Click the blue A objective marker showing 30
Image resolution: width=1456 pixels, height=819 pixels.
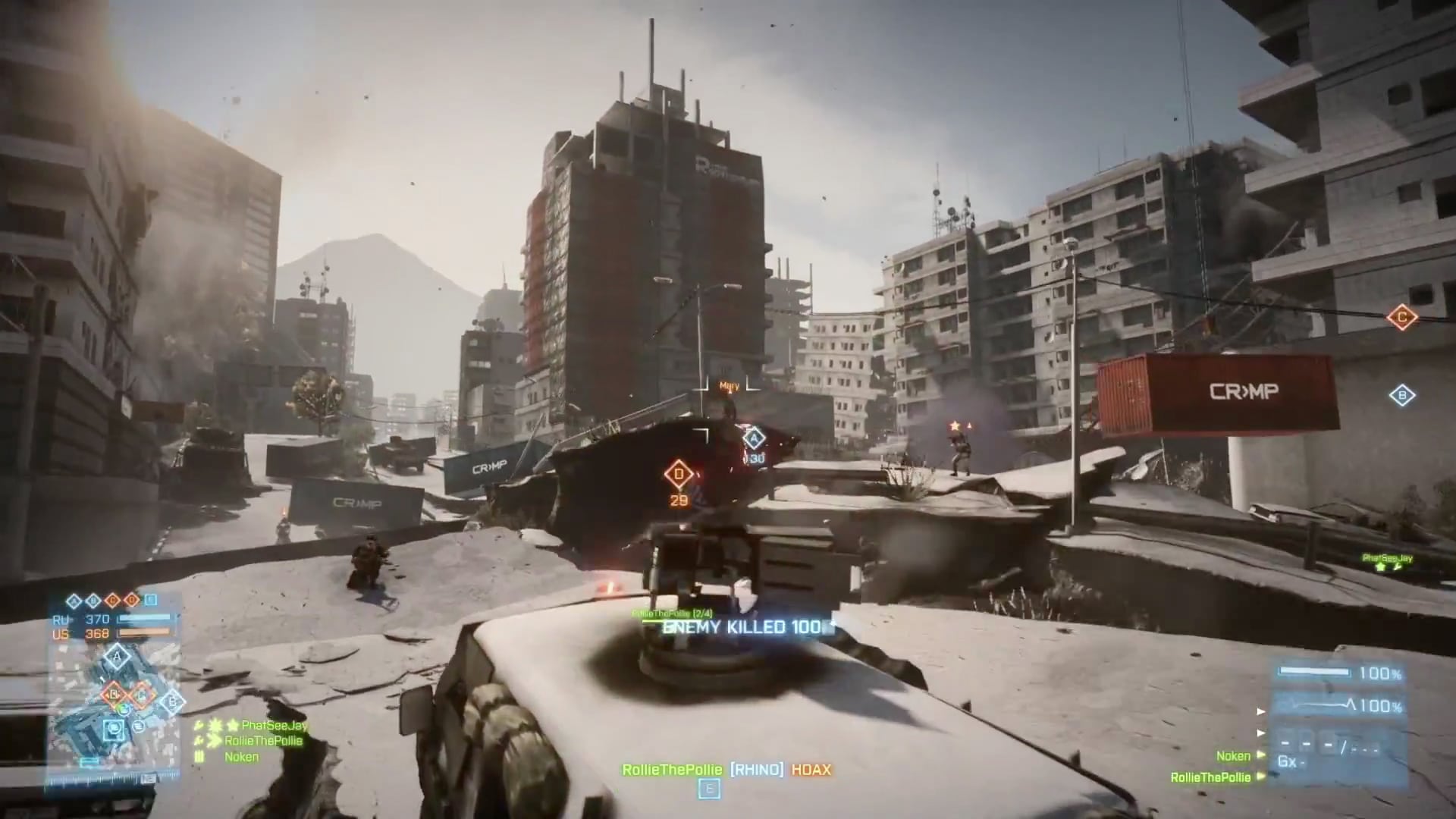pos(753,438)
